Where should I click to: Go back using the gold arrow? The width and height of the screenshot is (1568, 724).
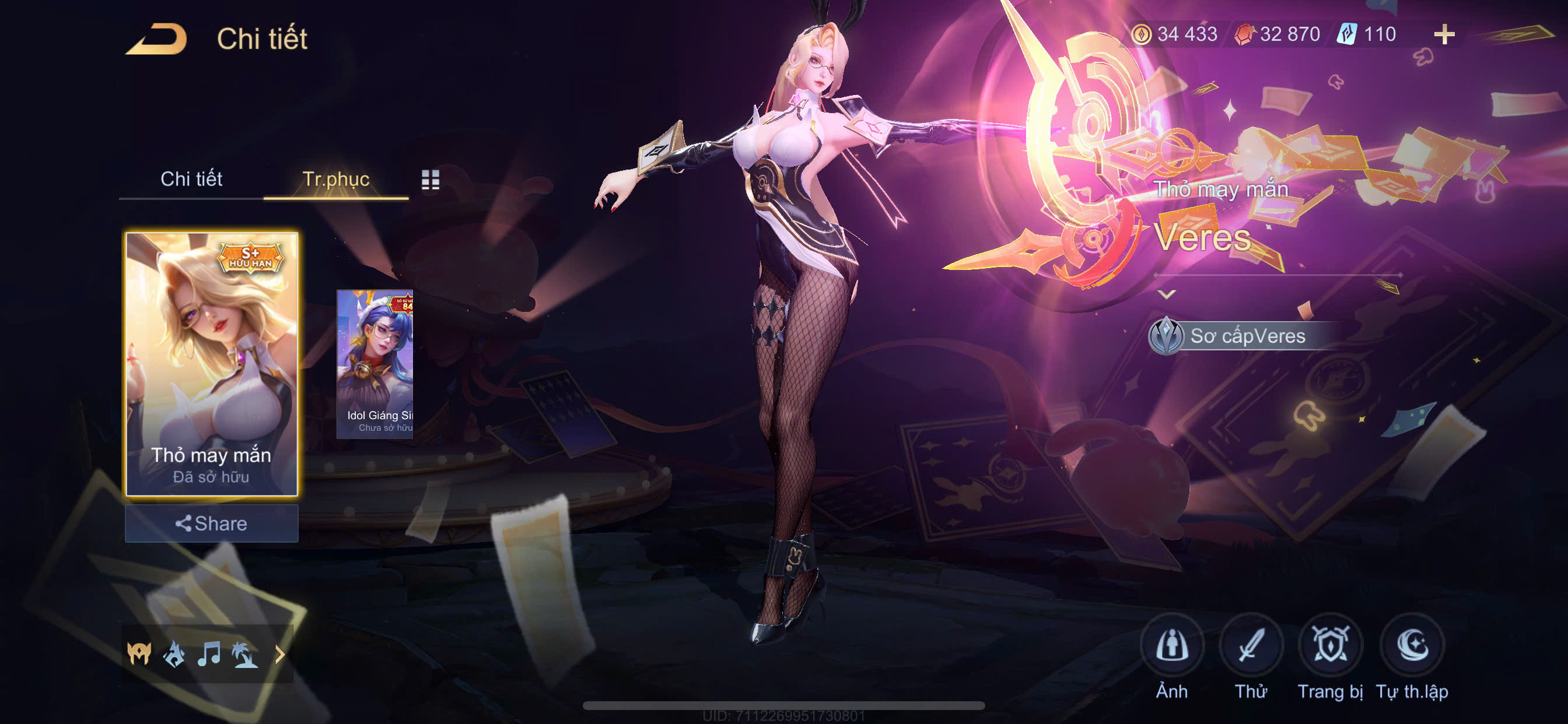pyautogui.click(x=156, y=39)
